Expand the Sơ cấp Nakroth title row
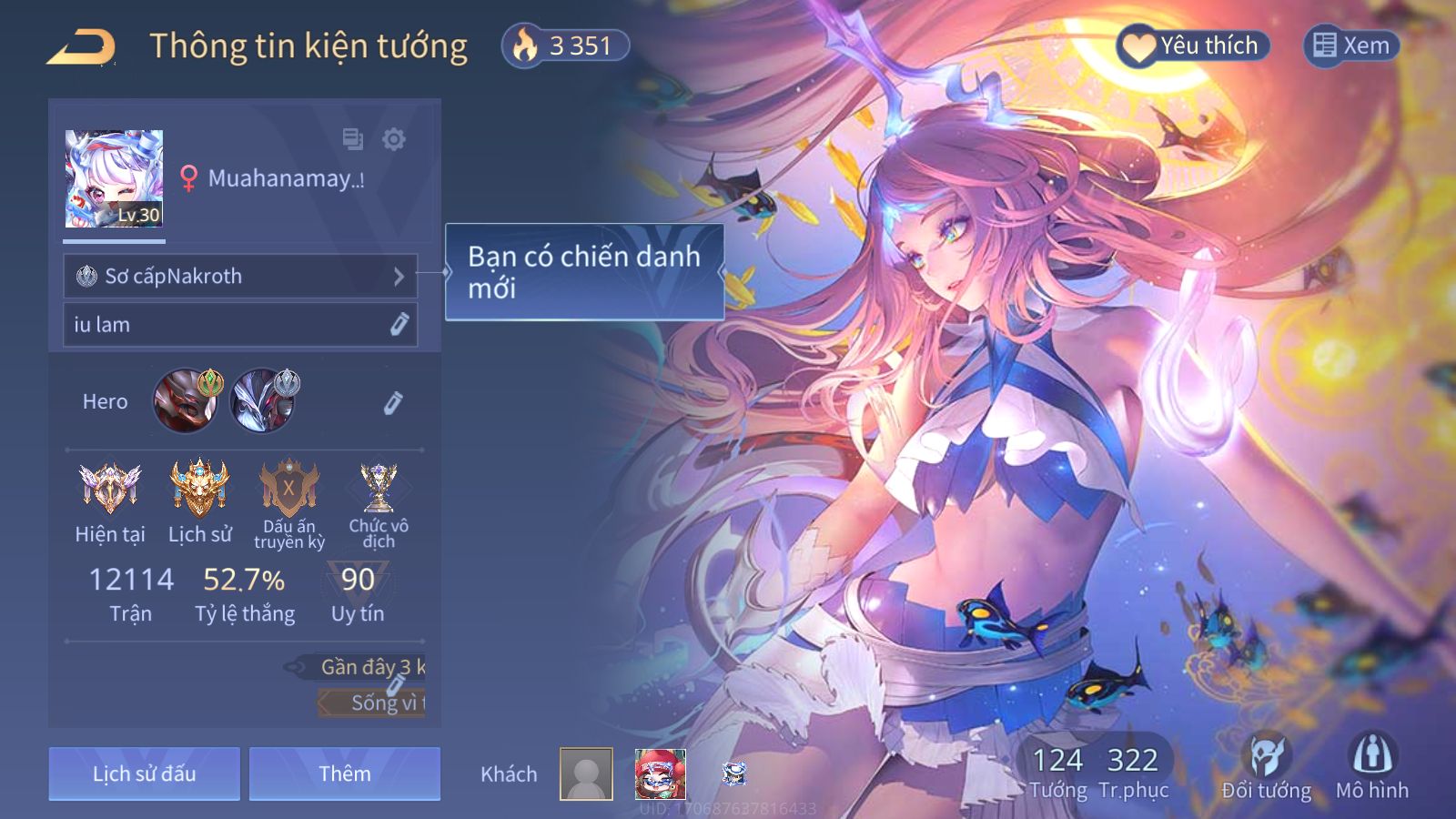 tap(240, 277)
